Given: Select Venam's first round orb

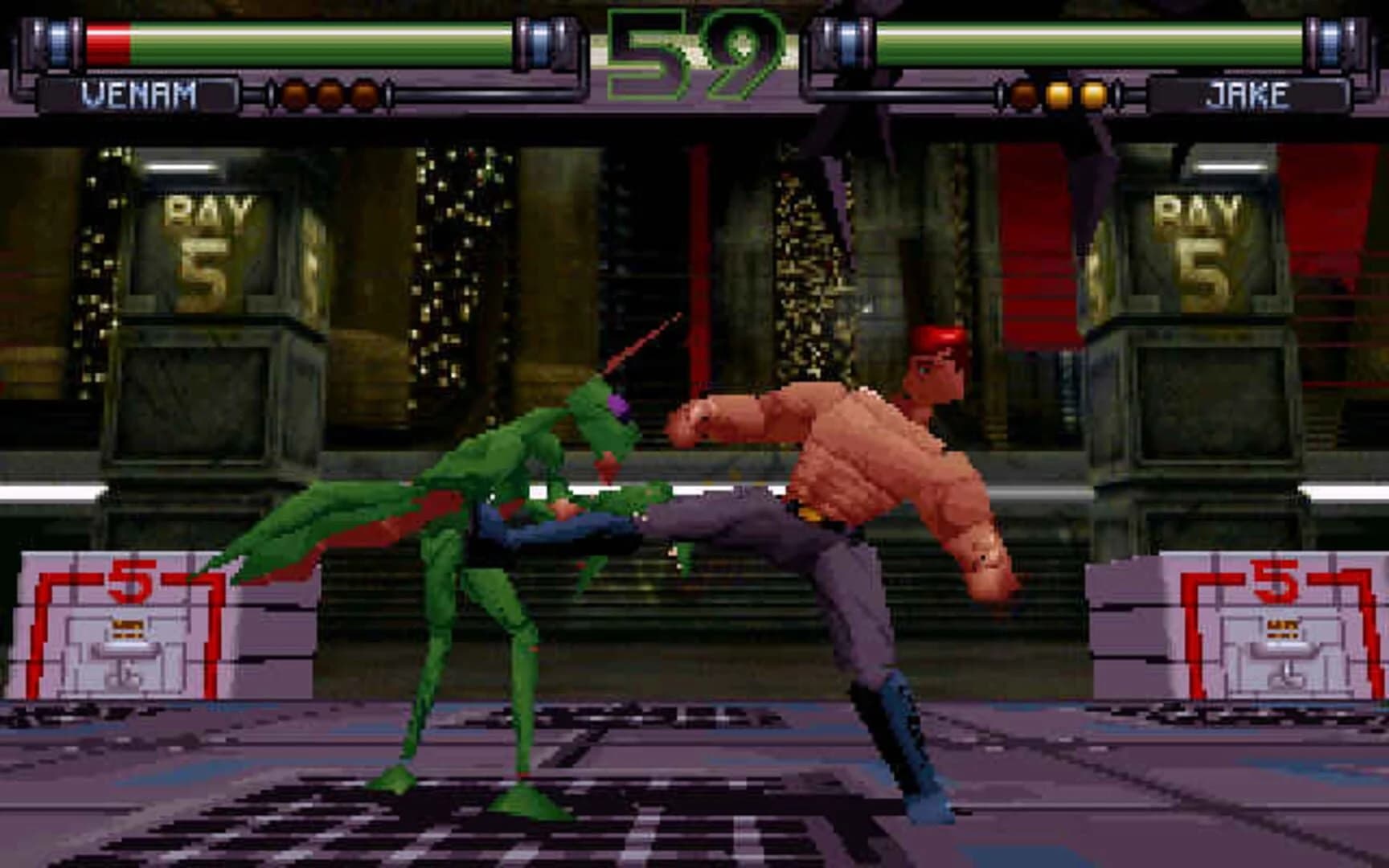Looking at the screenshot, I should [x=296, y=95].
